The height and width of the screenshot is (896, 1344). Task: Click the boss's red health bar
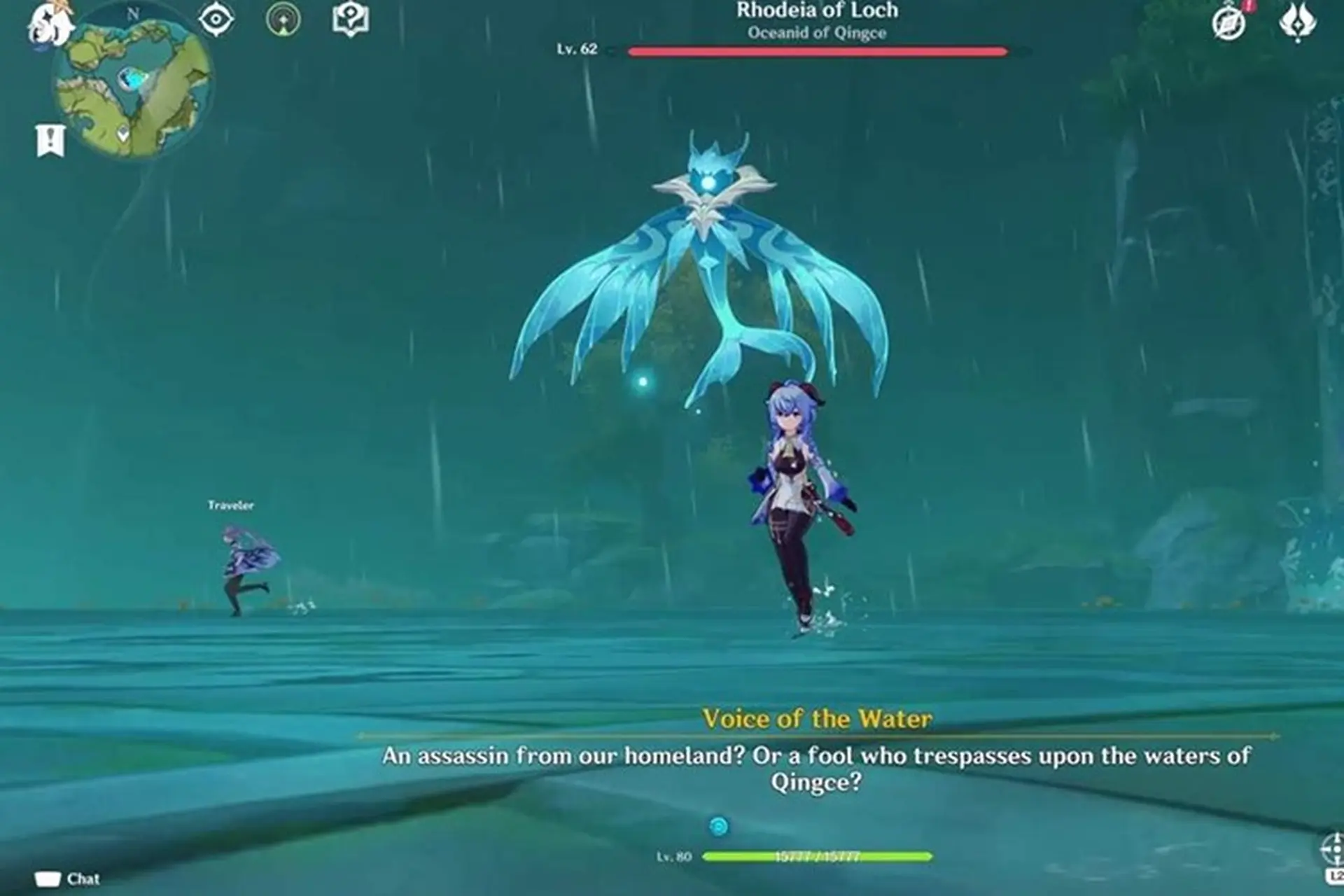815,50
